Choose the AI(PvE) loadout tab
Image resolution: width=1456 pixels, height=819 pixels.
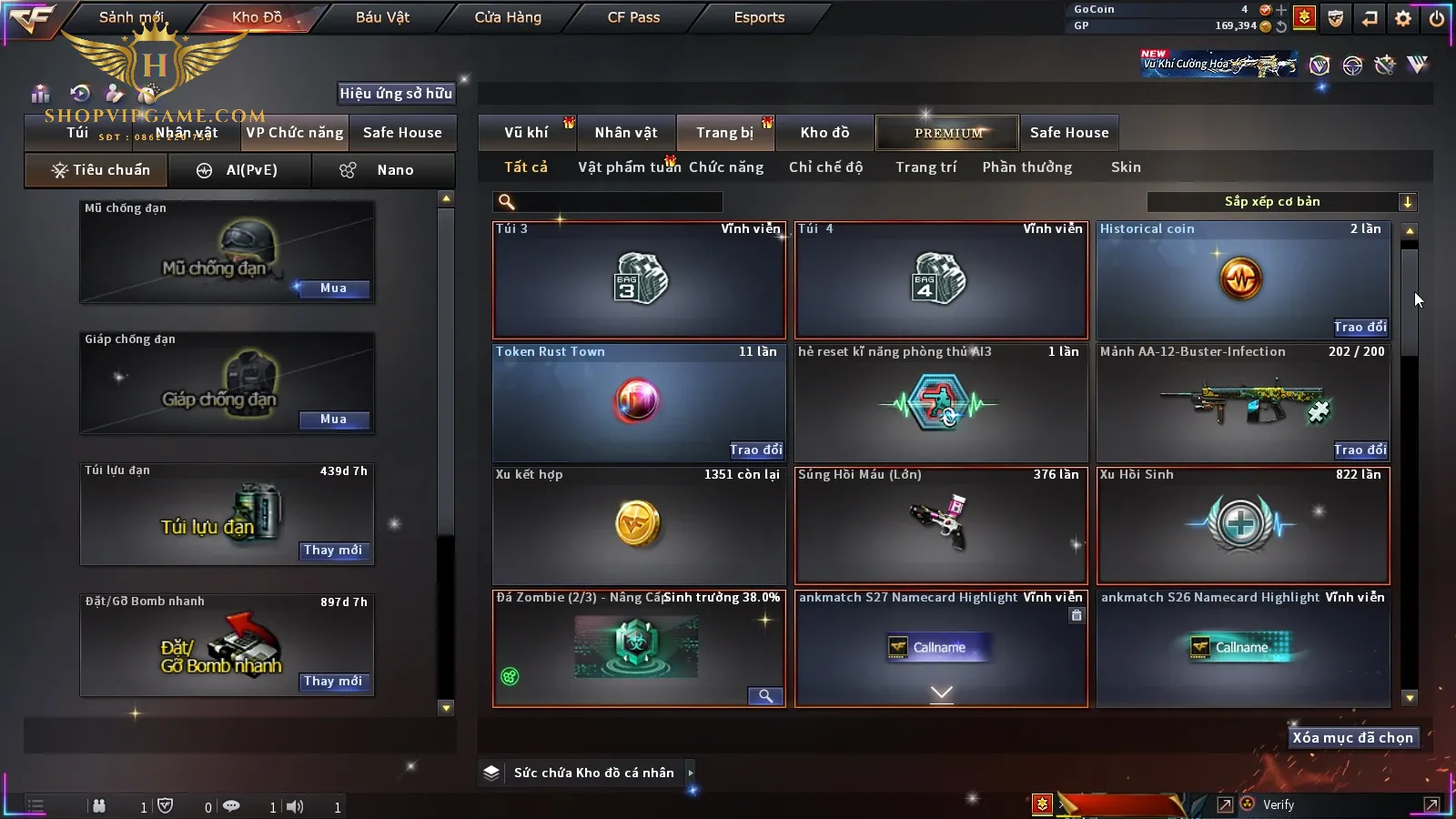240,170
